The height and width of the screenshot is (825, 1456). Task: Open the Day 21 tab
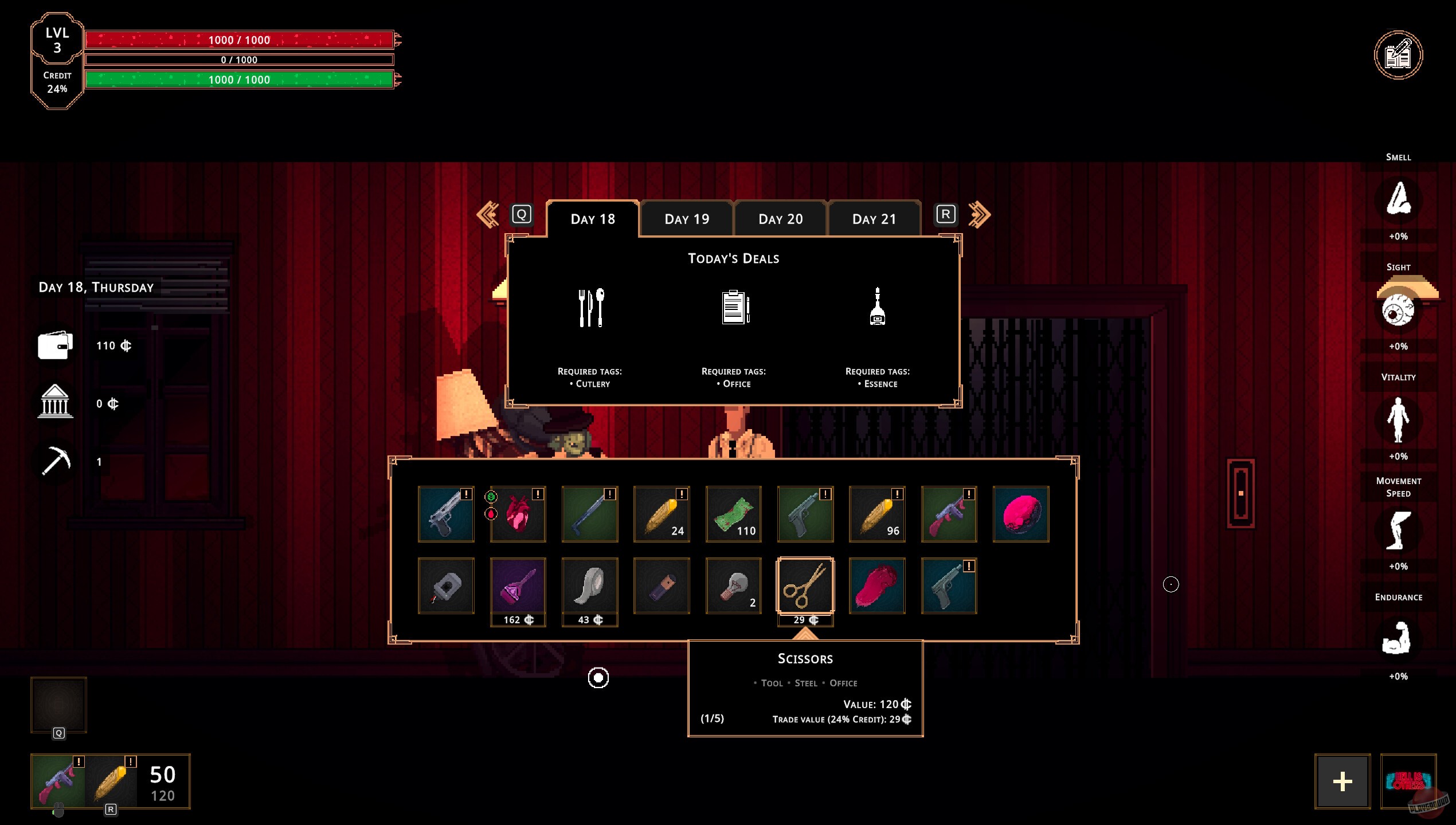875,219
